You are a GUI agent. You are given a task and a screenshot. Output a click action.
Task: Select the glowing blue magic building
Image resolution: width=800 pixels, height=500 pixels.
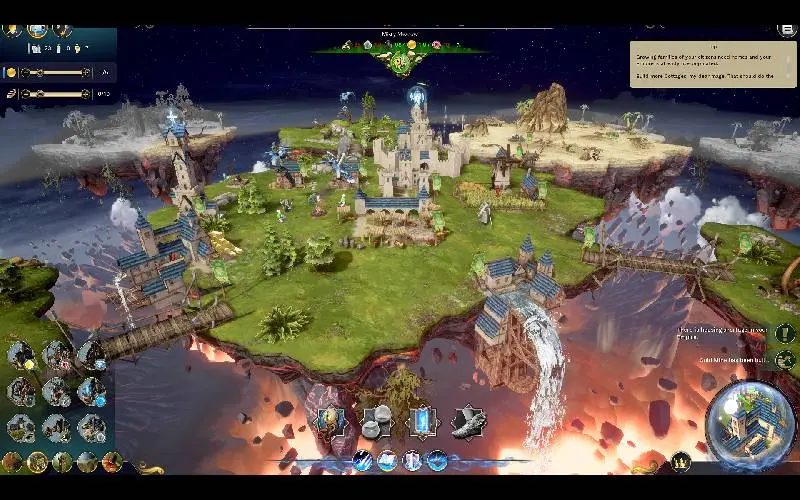(90, 390)
